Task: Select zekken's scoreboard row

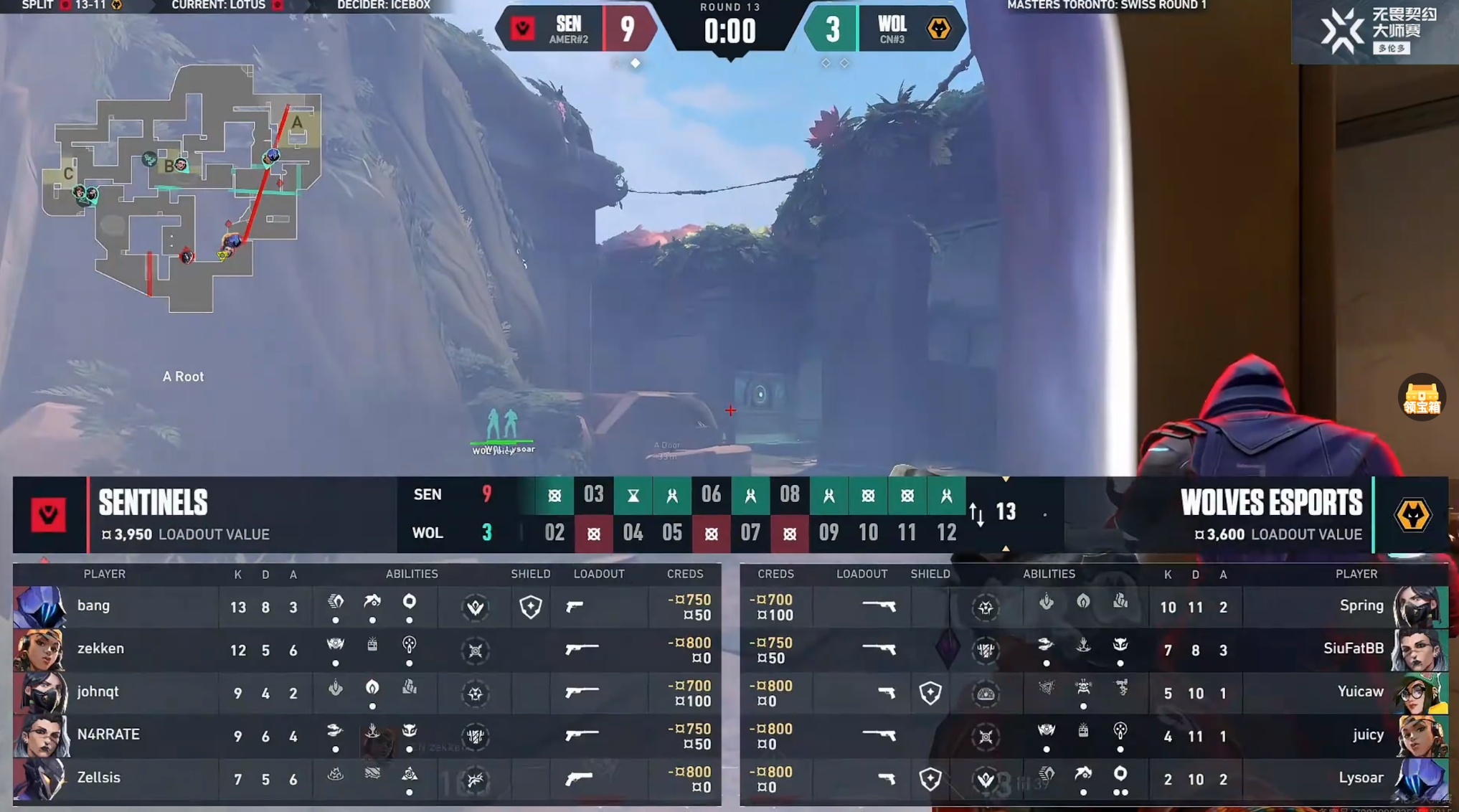Action: pyautogui.click(x=100, y=649)
